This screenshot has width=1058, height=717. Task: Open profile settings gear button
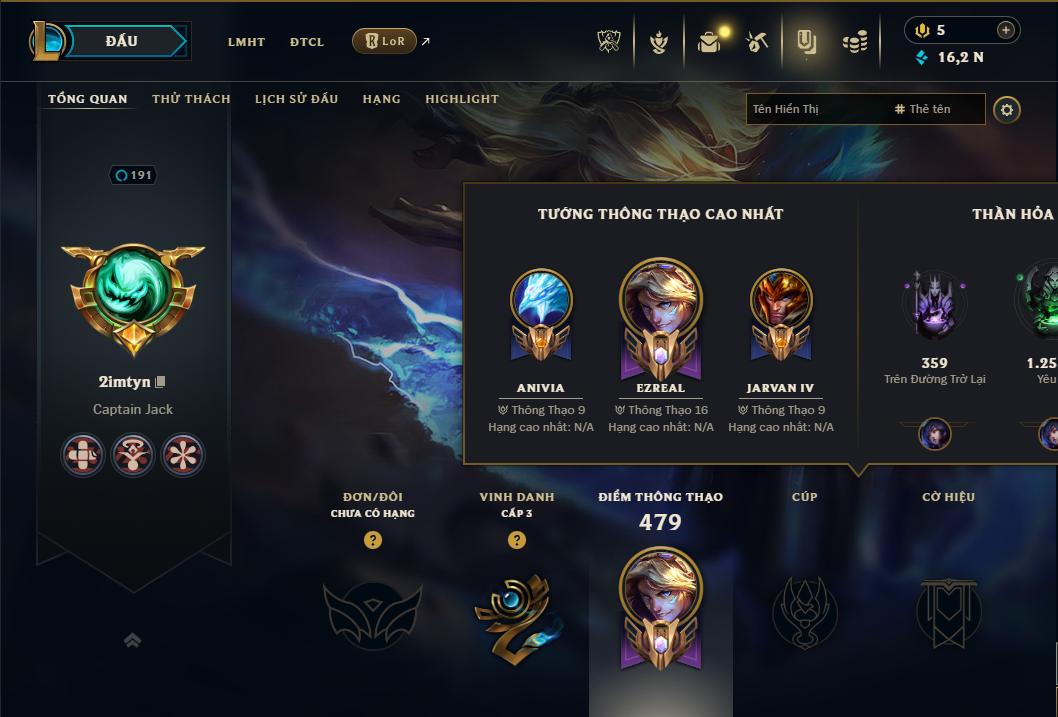pos(1007,109)
